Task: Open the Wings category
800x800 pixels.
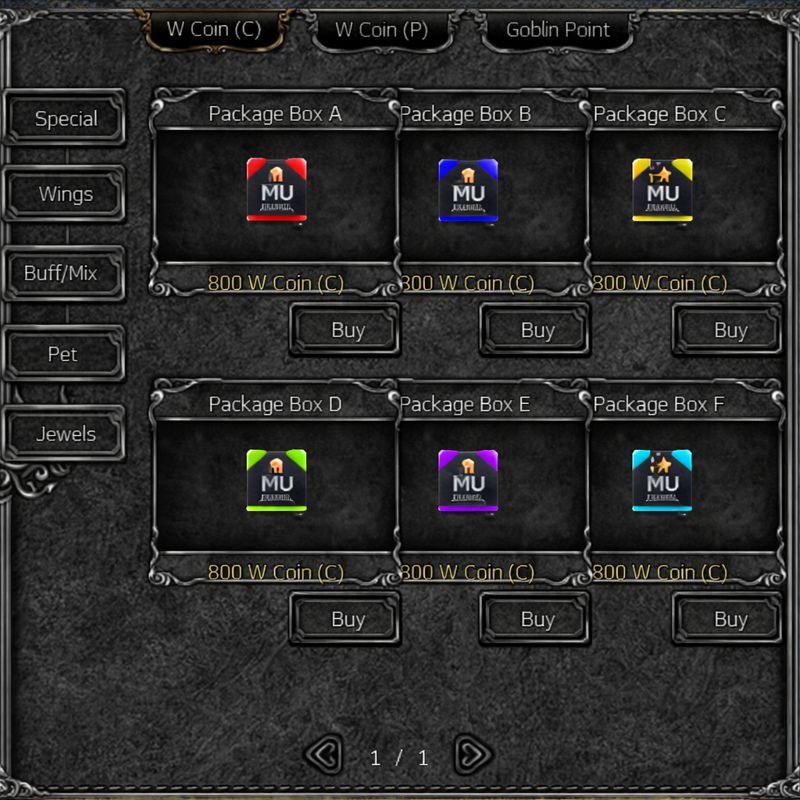Action: 66,194
